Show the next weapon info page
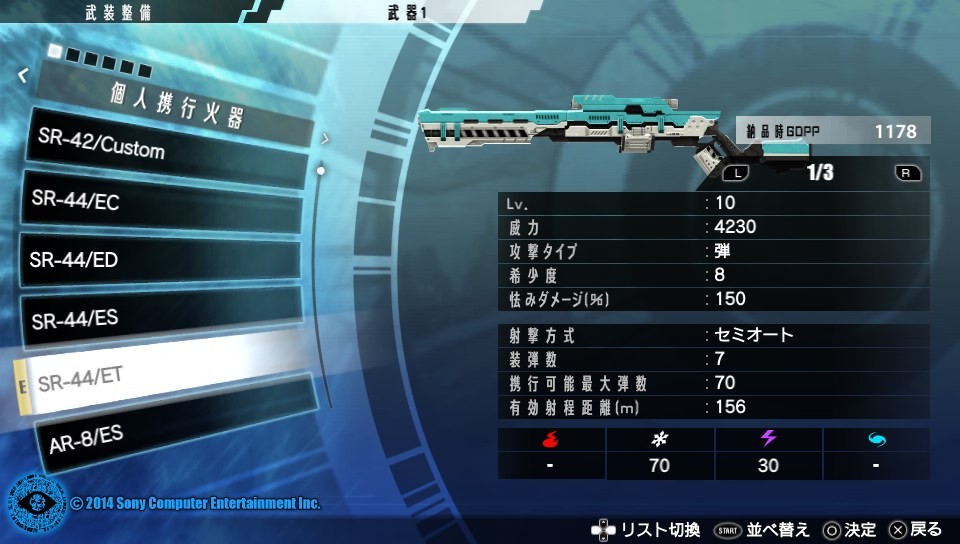The height and width of the screenshot is (544, 960). [x=908, y=173]
